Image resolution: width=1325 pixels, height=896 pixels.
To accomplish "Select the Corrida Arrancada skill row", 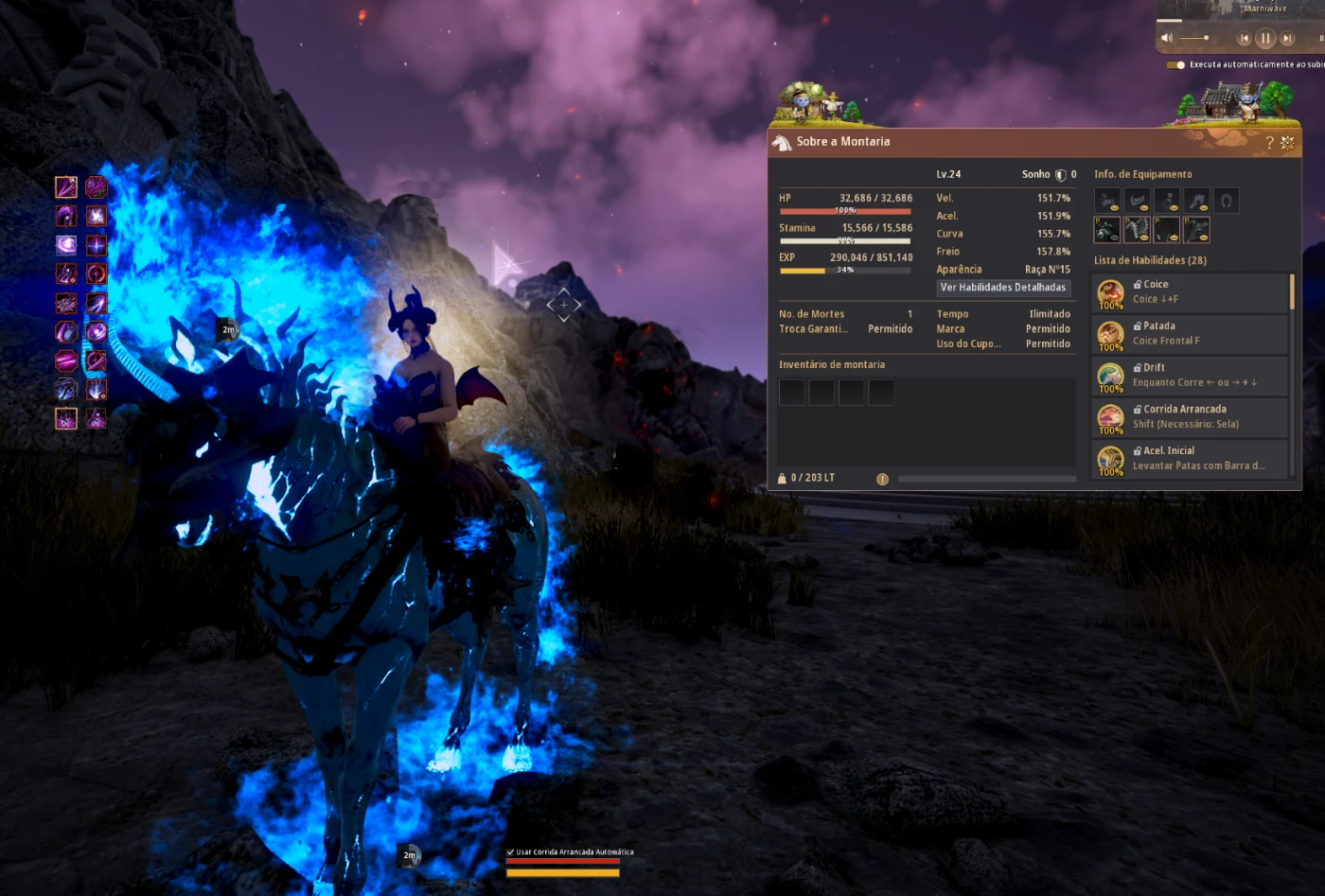I will 1190,417.
